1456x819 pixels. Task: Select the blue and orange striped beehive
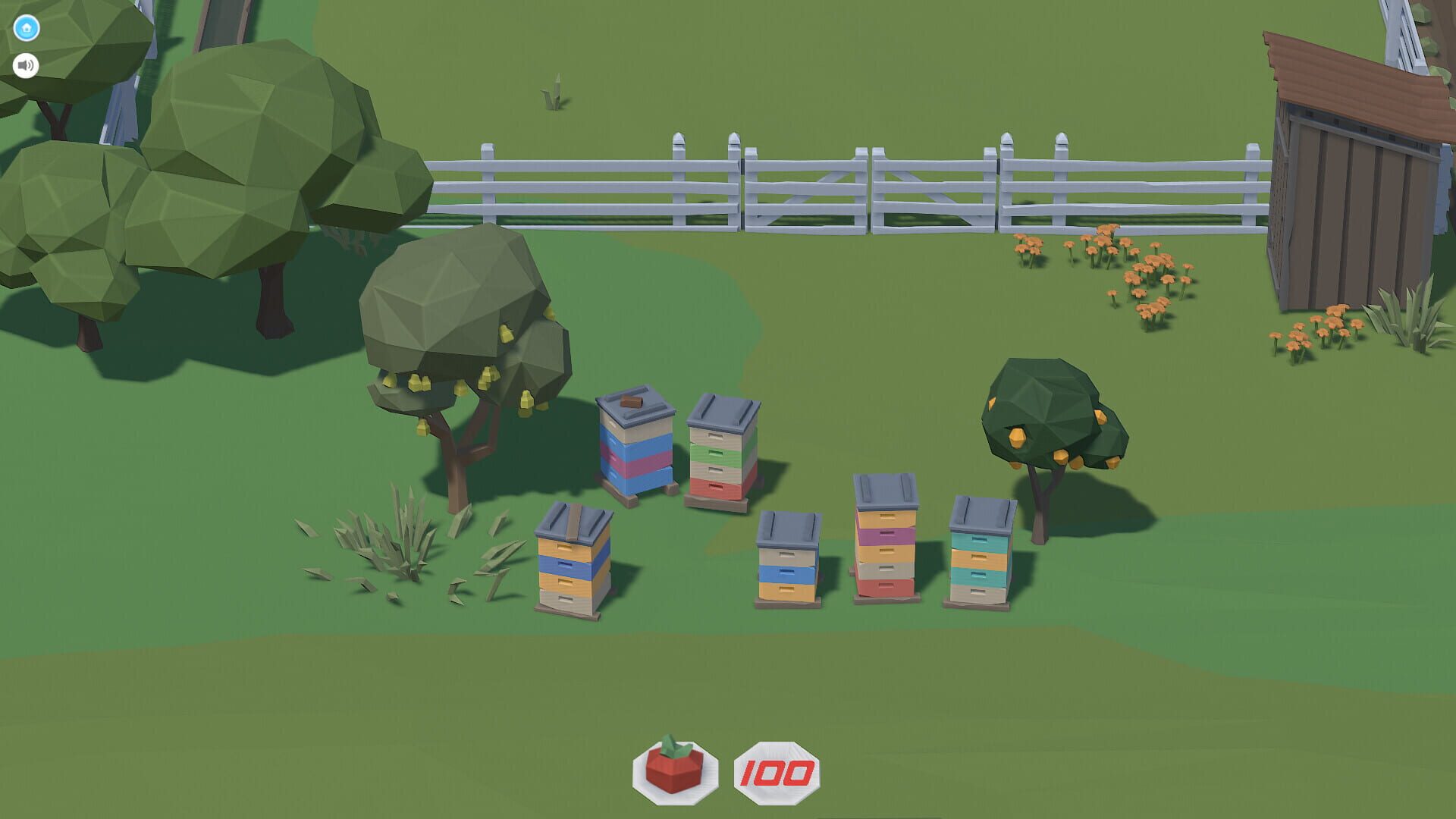573,565
